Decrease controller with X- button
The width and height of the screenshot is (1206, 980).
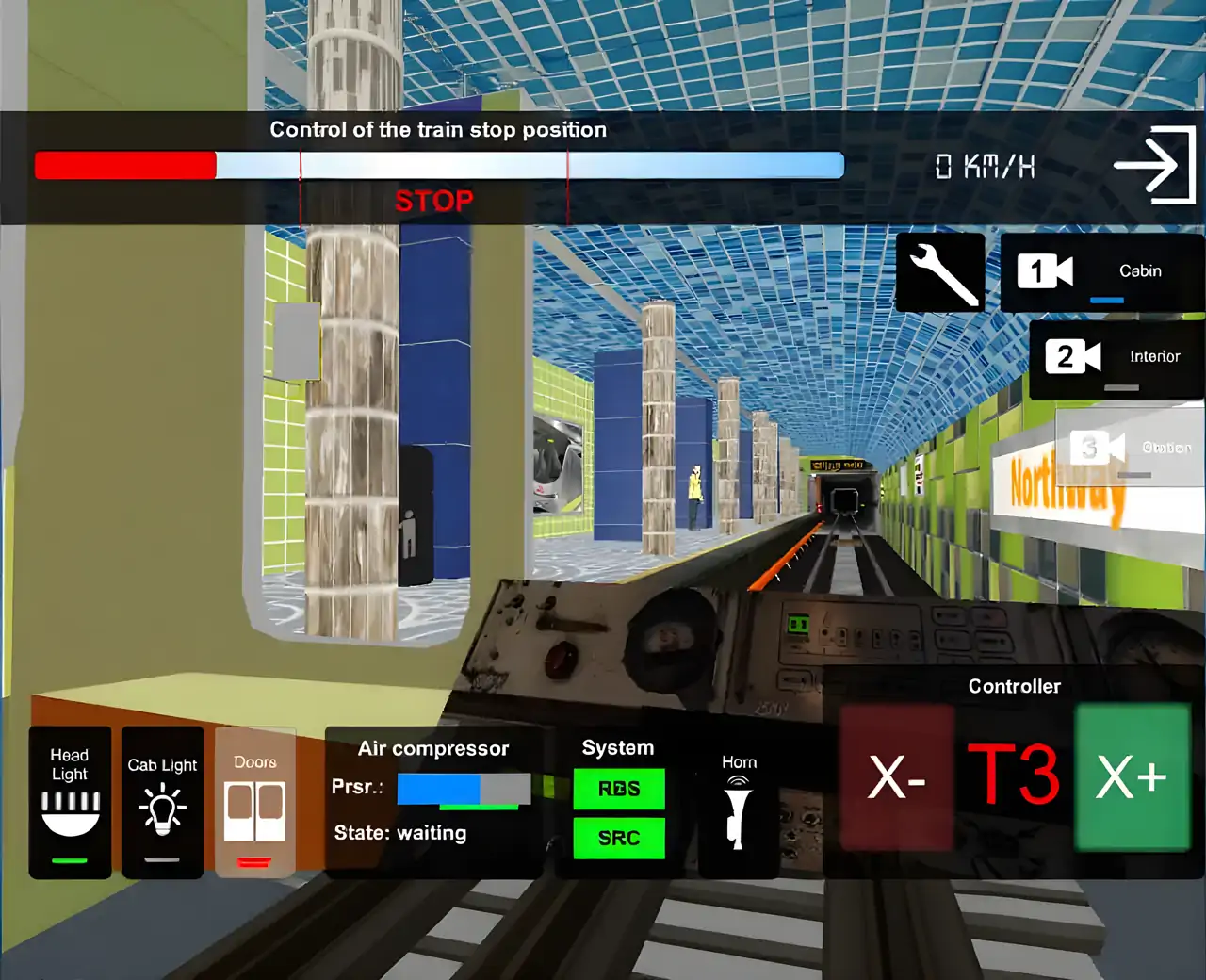[896, 777]
